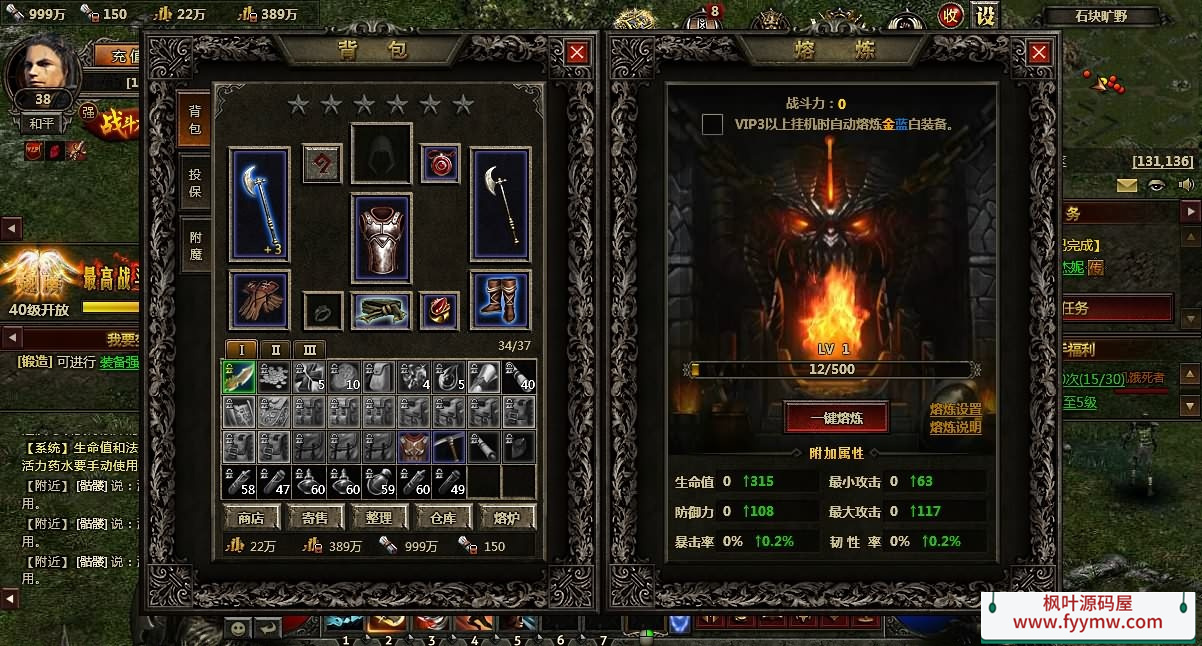This screenshot has height=646, width=1202.
Task: Select the leather gloves equipment slot
Action: tap(259, 299)
